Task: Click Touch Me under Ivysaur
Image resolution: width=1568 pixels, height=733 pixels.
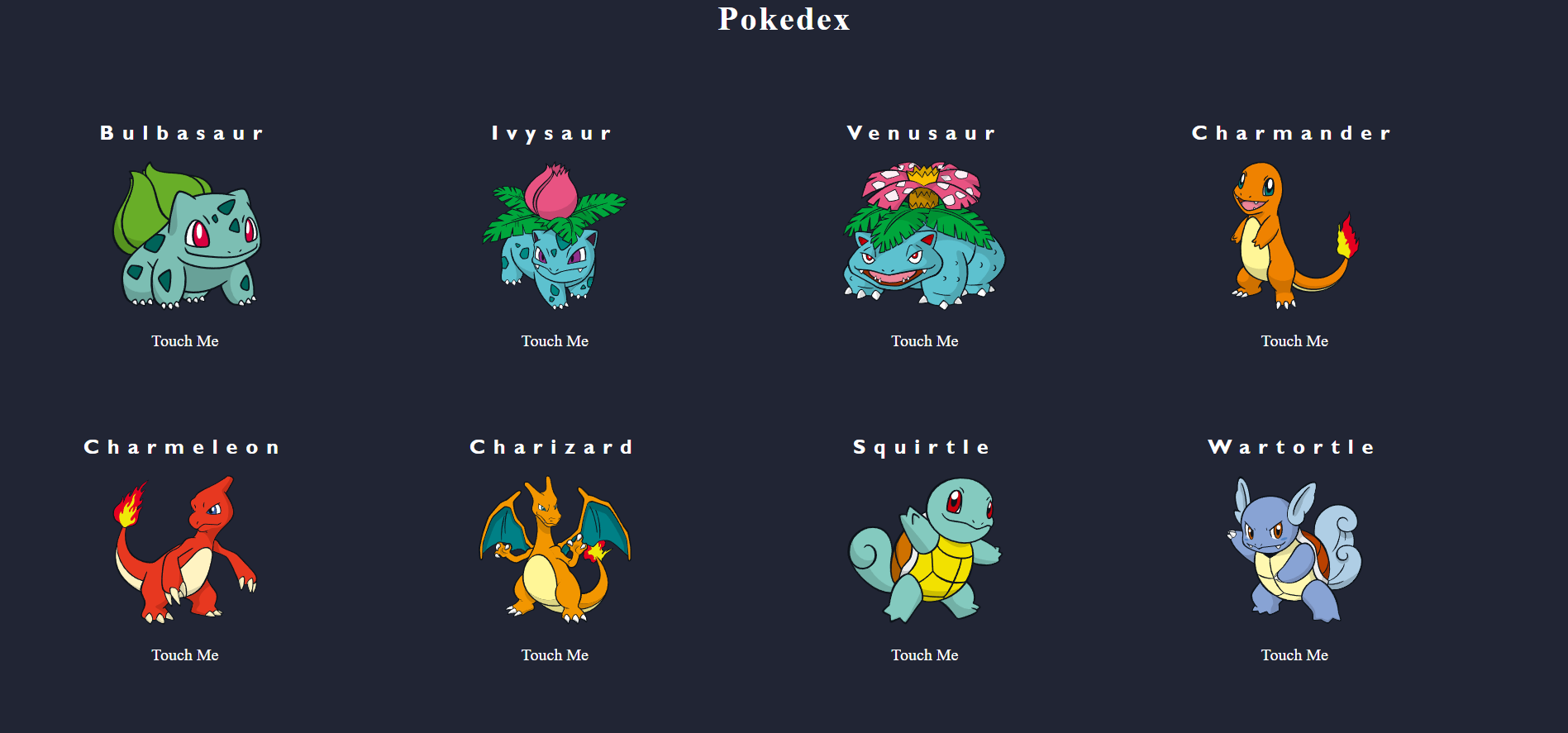Action: 555,340
